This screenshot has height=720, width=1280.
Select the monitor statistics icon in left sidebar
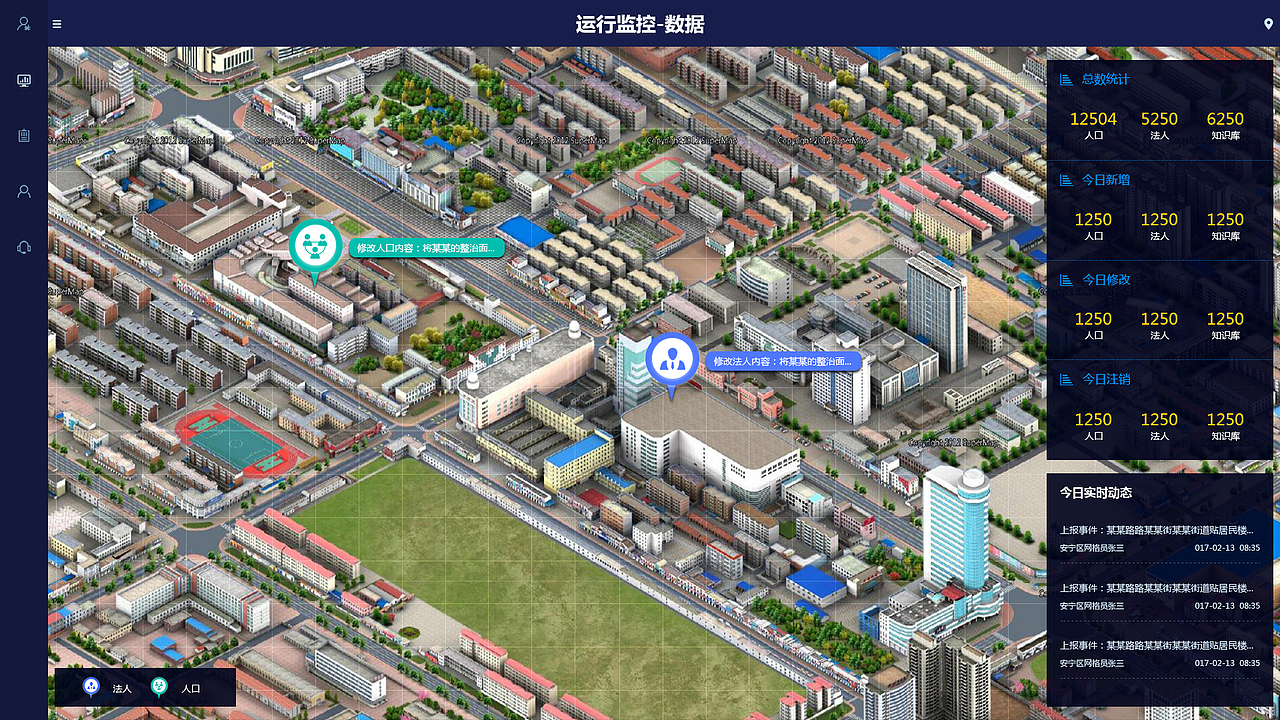24,80
